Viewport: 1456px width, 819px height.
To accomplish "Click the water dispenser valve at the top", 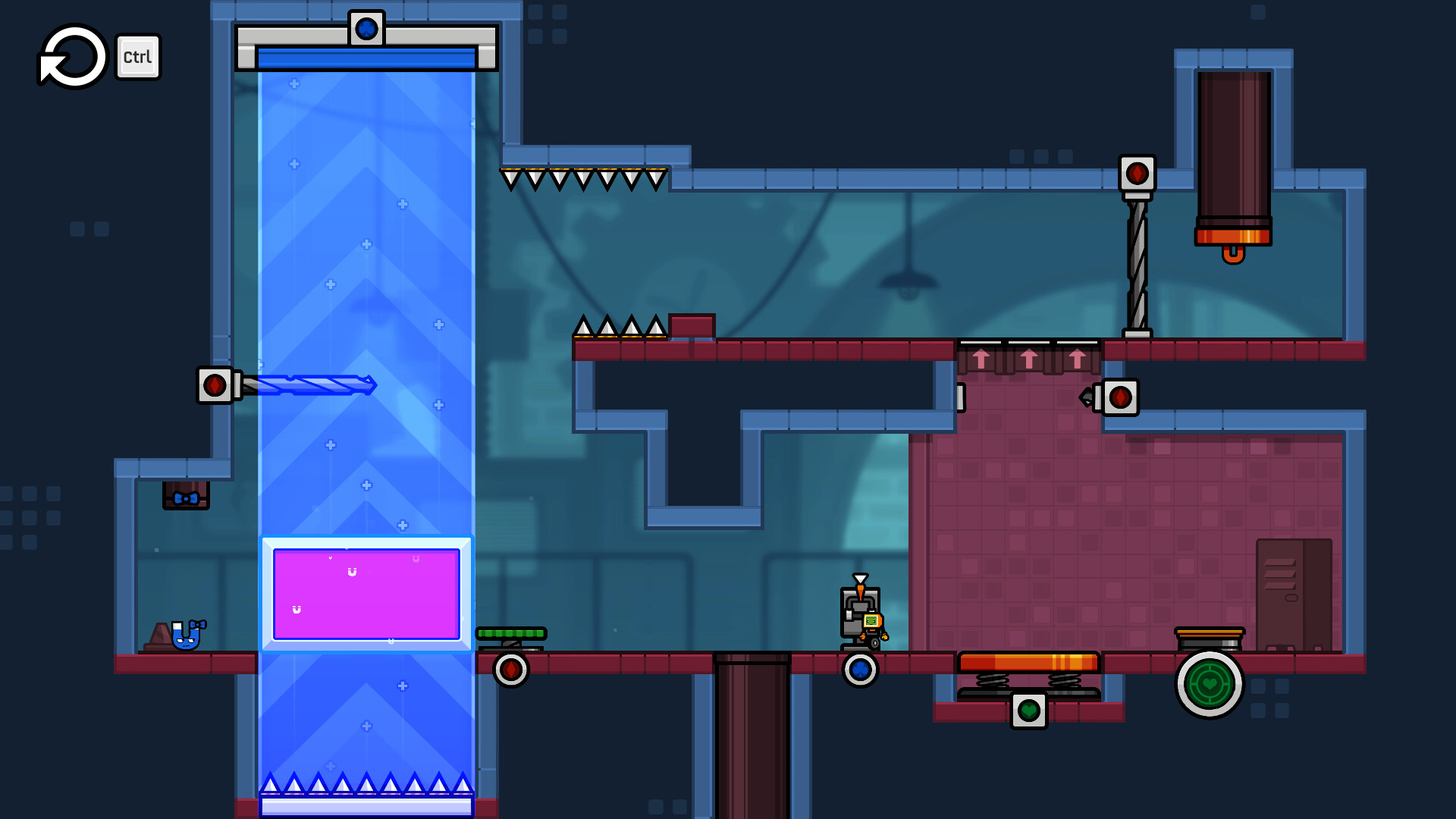I will [367, 27].
